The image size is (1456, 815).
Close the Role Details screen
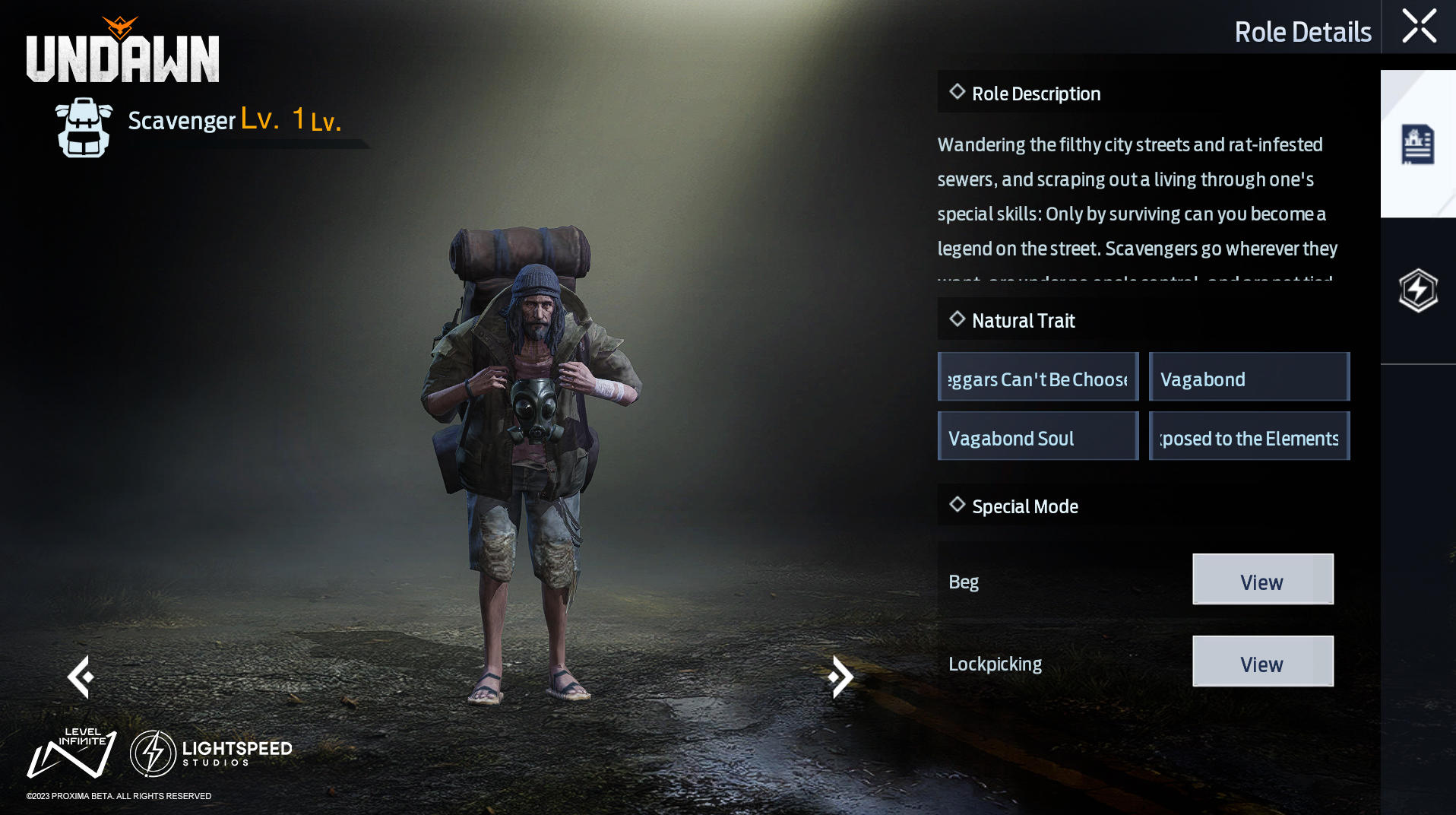[x=1419, y=27]
